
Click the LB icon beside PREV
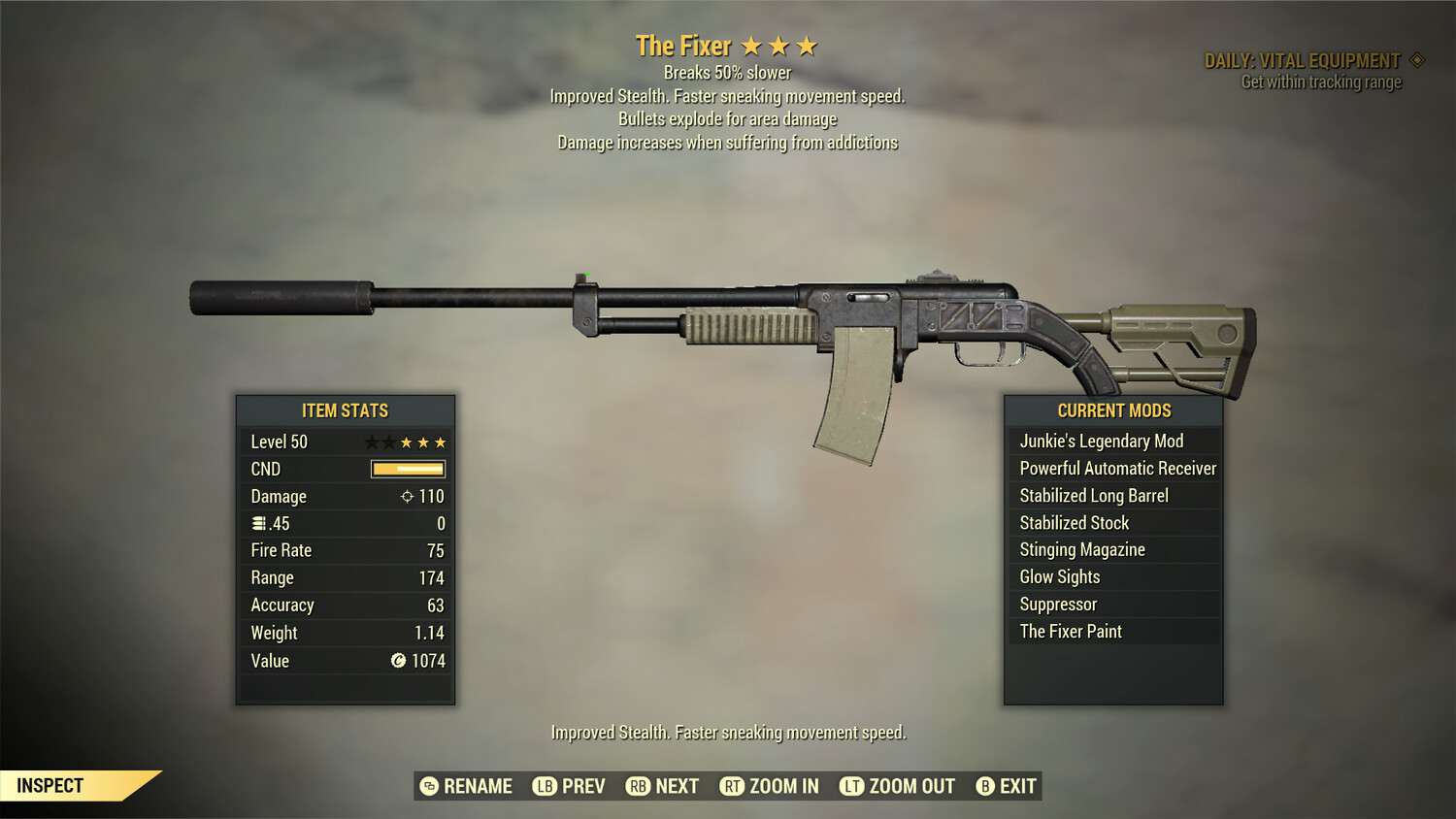pyautogui.click(x=546, y=786)
